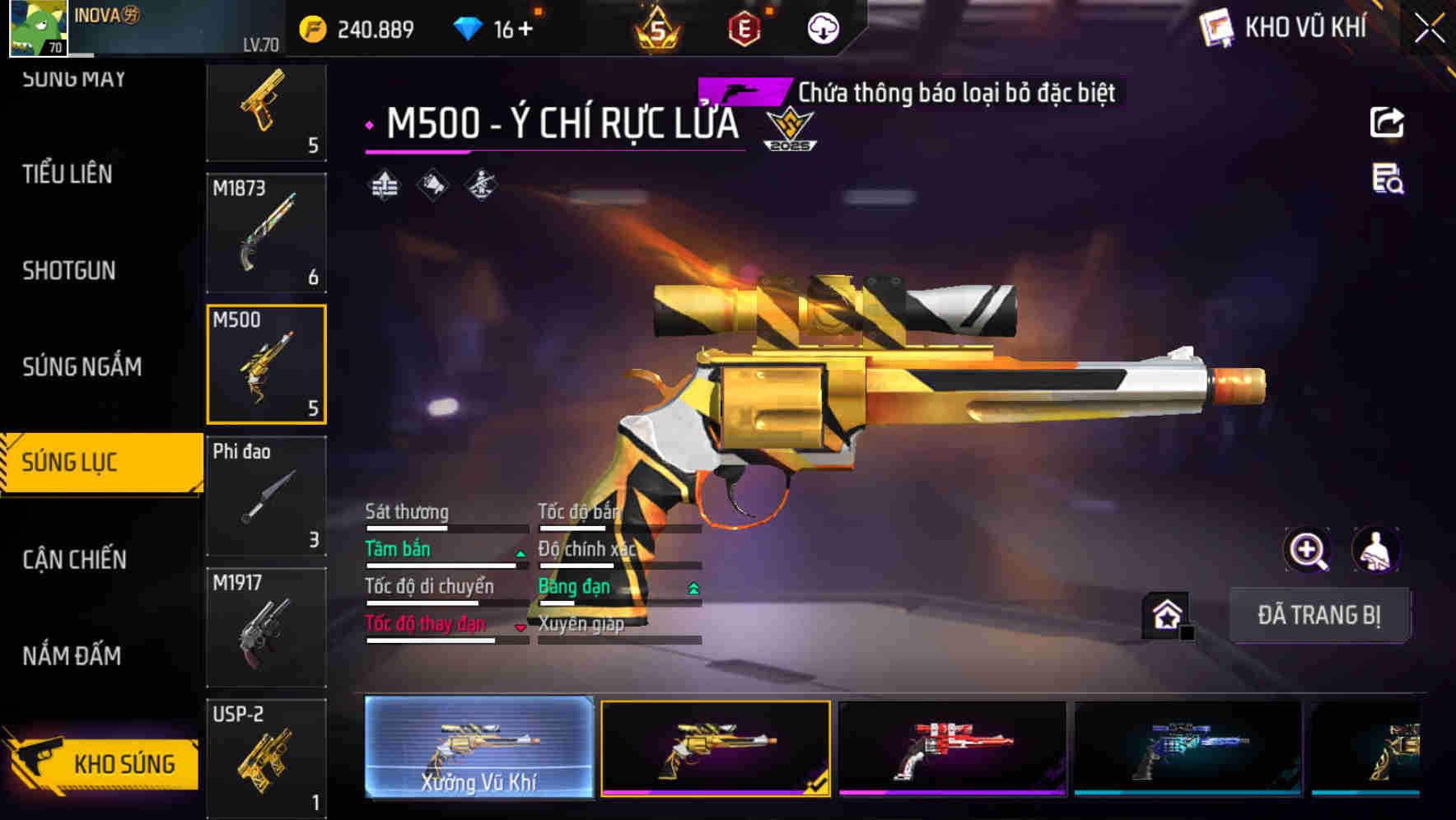Click the diamond currency icon
Viewport: 1456px width, 820px height.
pyautogui.click(x=469, y=27)
